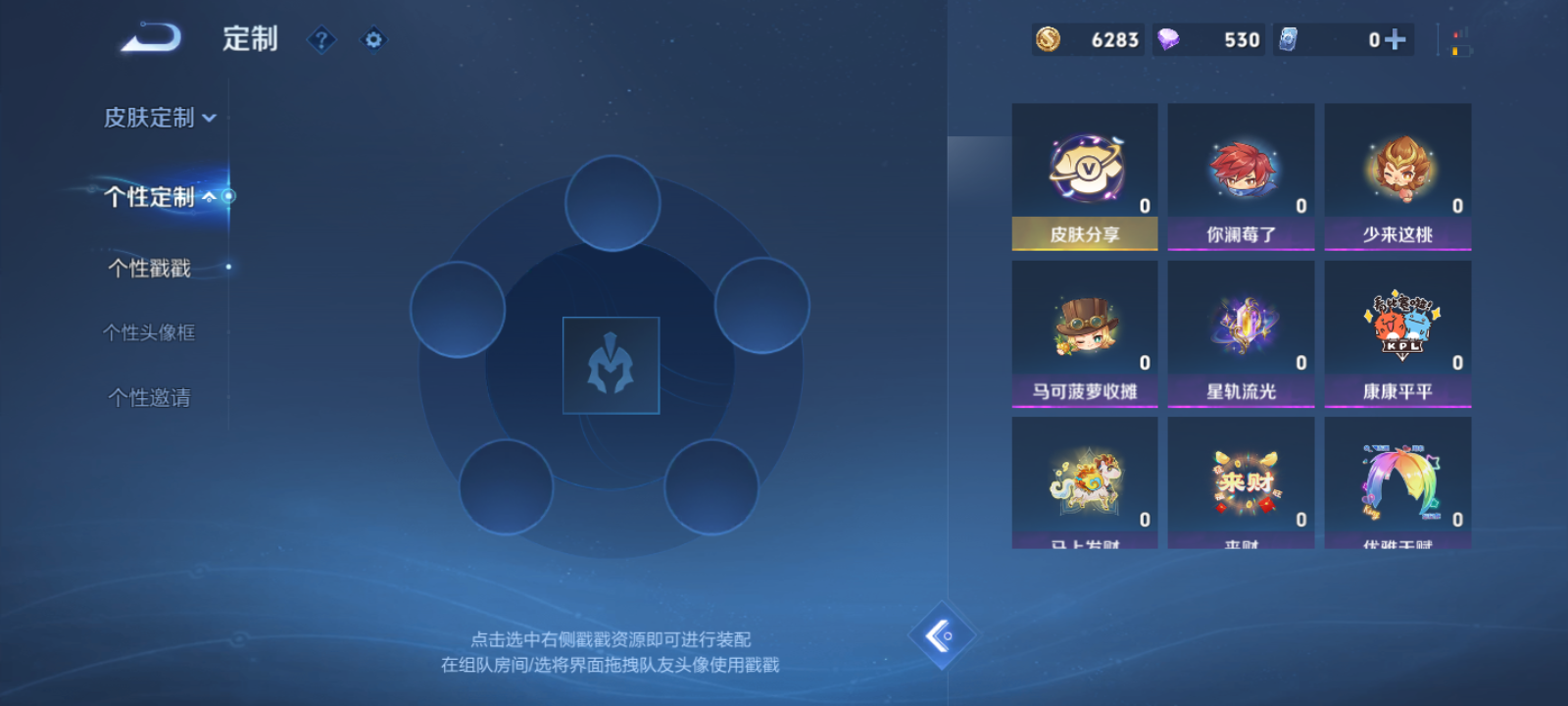Open the settings gear icon

point(372,39)
